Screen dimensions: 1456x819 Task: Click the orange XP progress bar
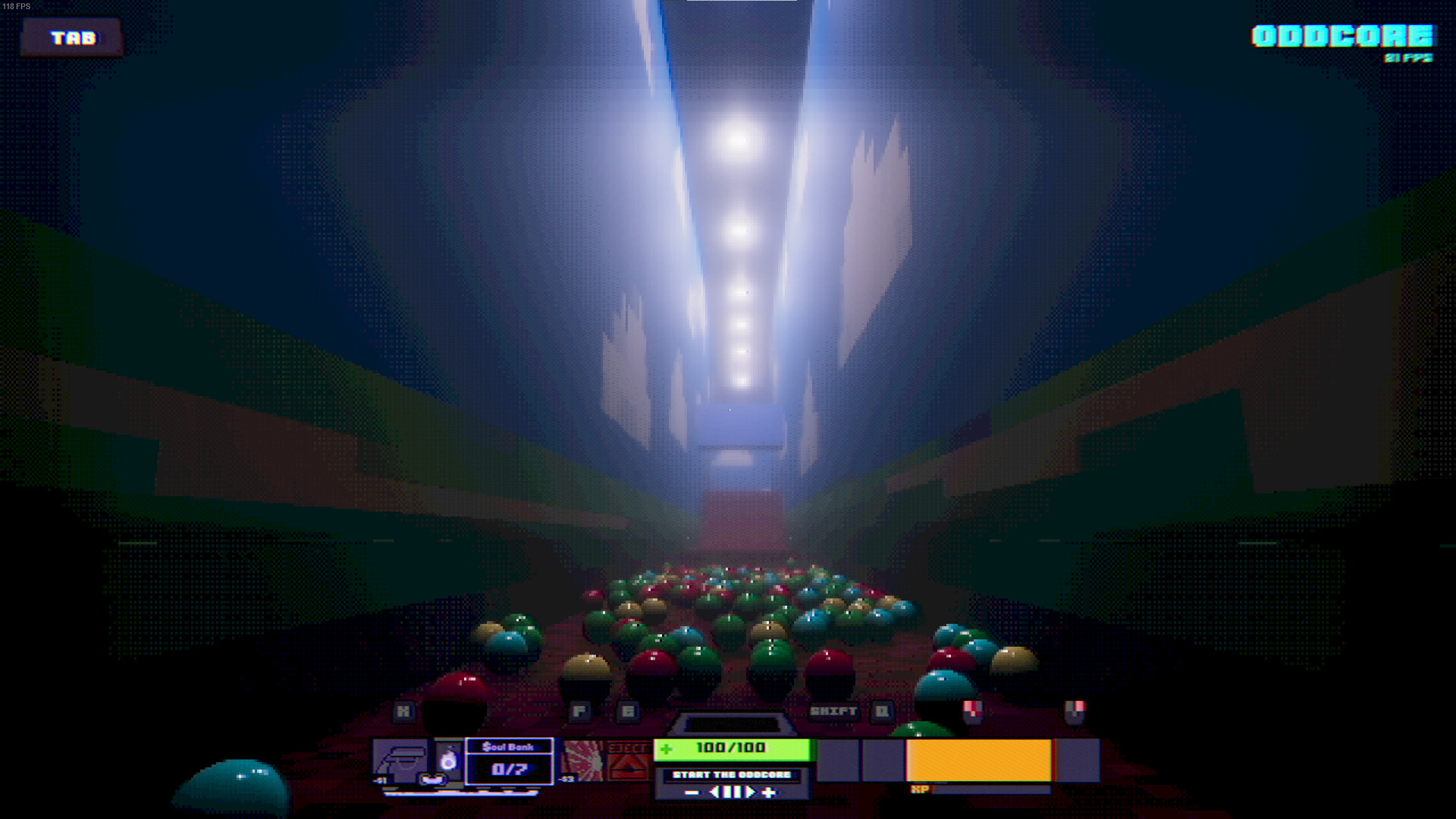point(978,758)
